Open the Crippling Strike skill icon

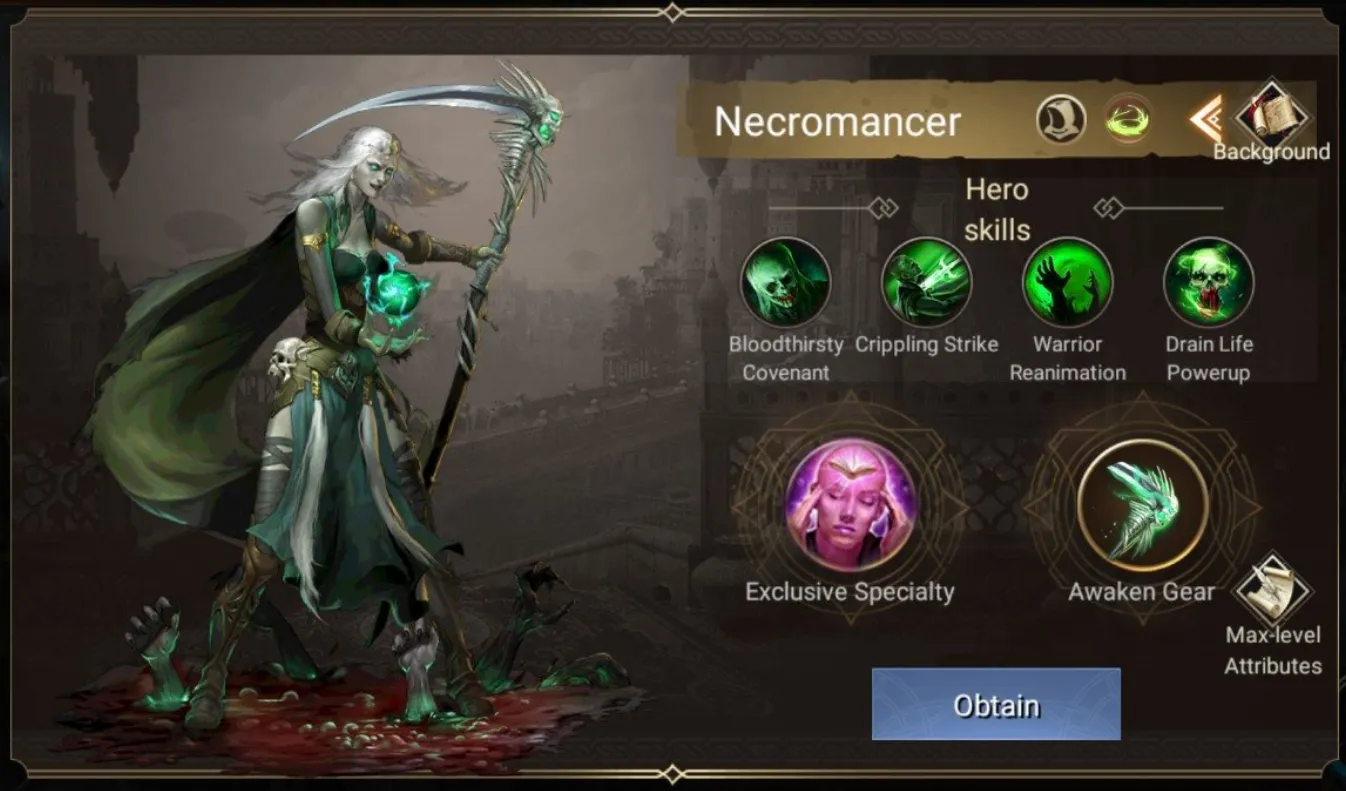(x=927, y=285)
